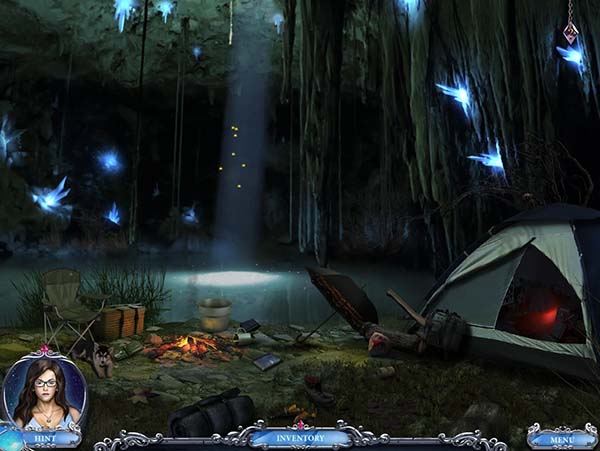Screen dimensions: 600x451
Task: Open the Menu
Action: [562, 437]
